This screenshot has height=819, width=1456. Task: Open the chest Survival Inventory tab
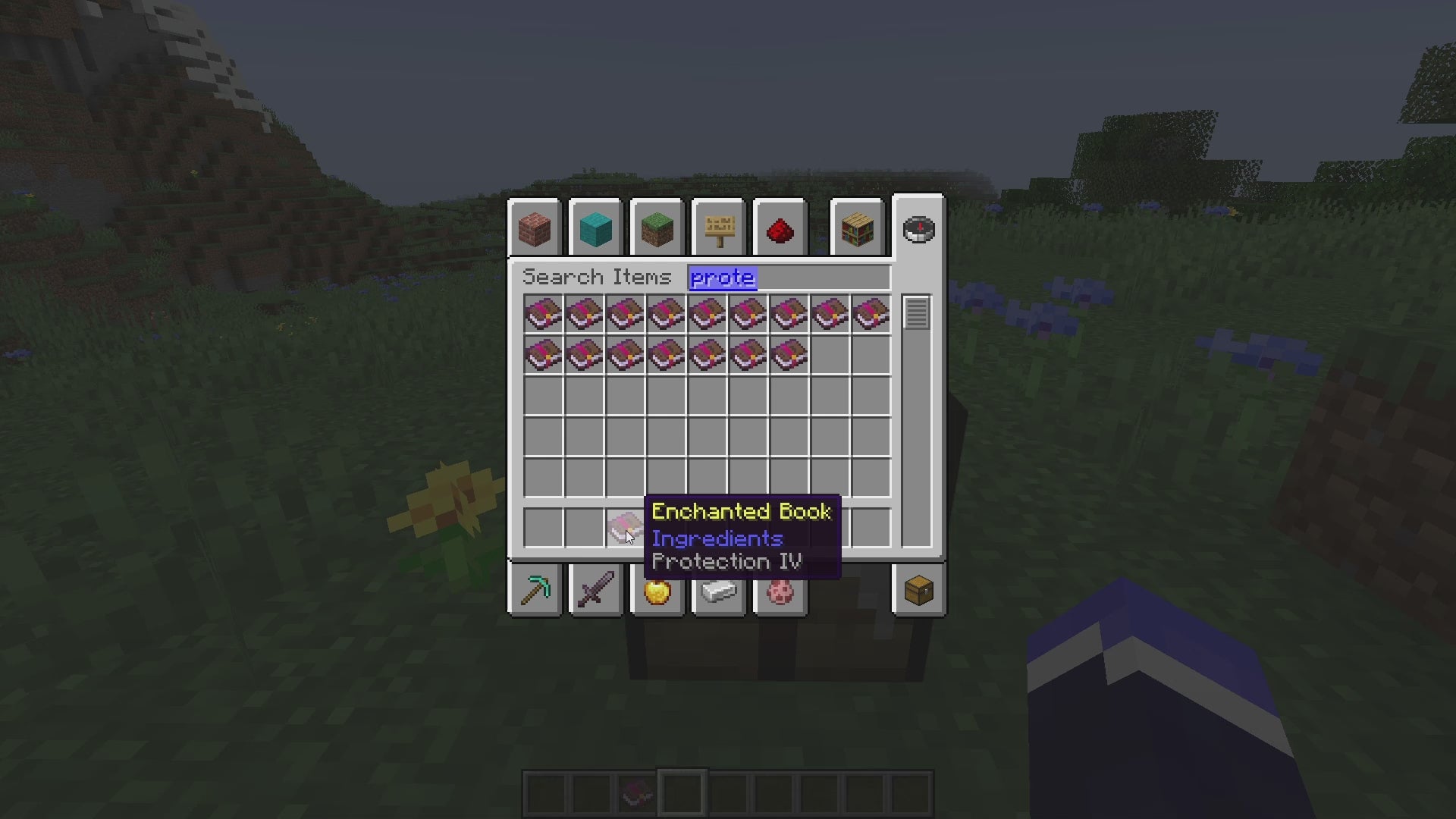918,591
